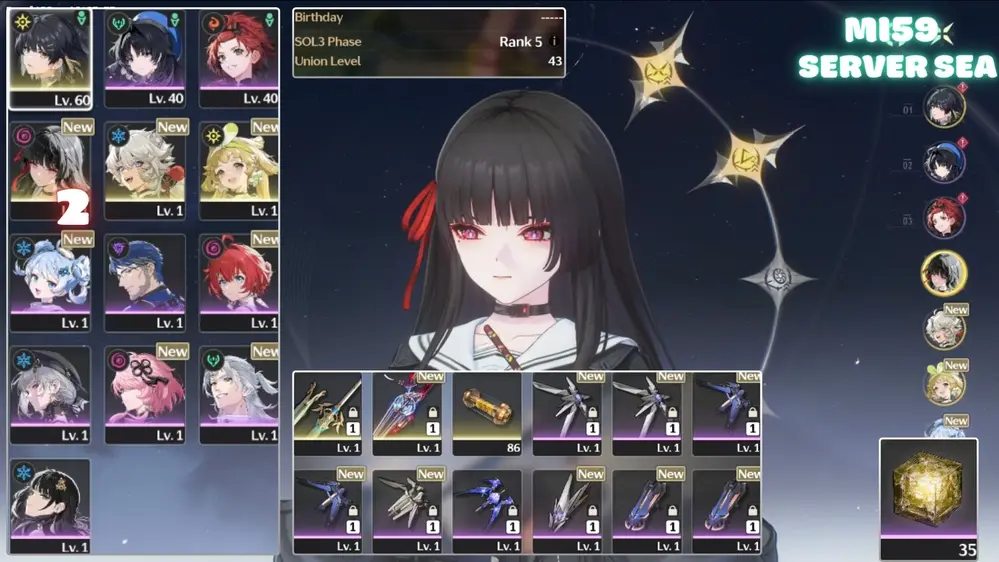This screenshot has width=999, height=562.
Task: Select the gold-ringed character icon in sidebar
Action: [x=944, y=274]
